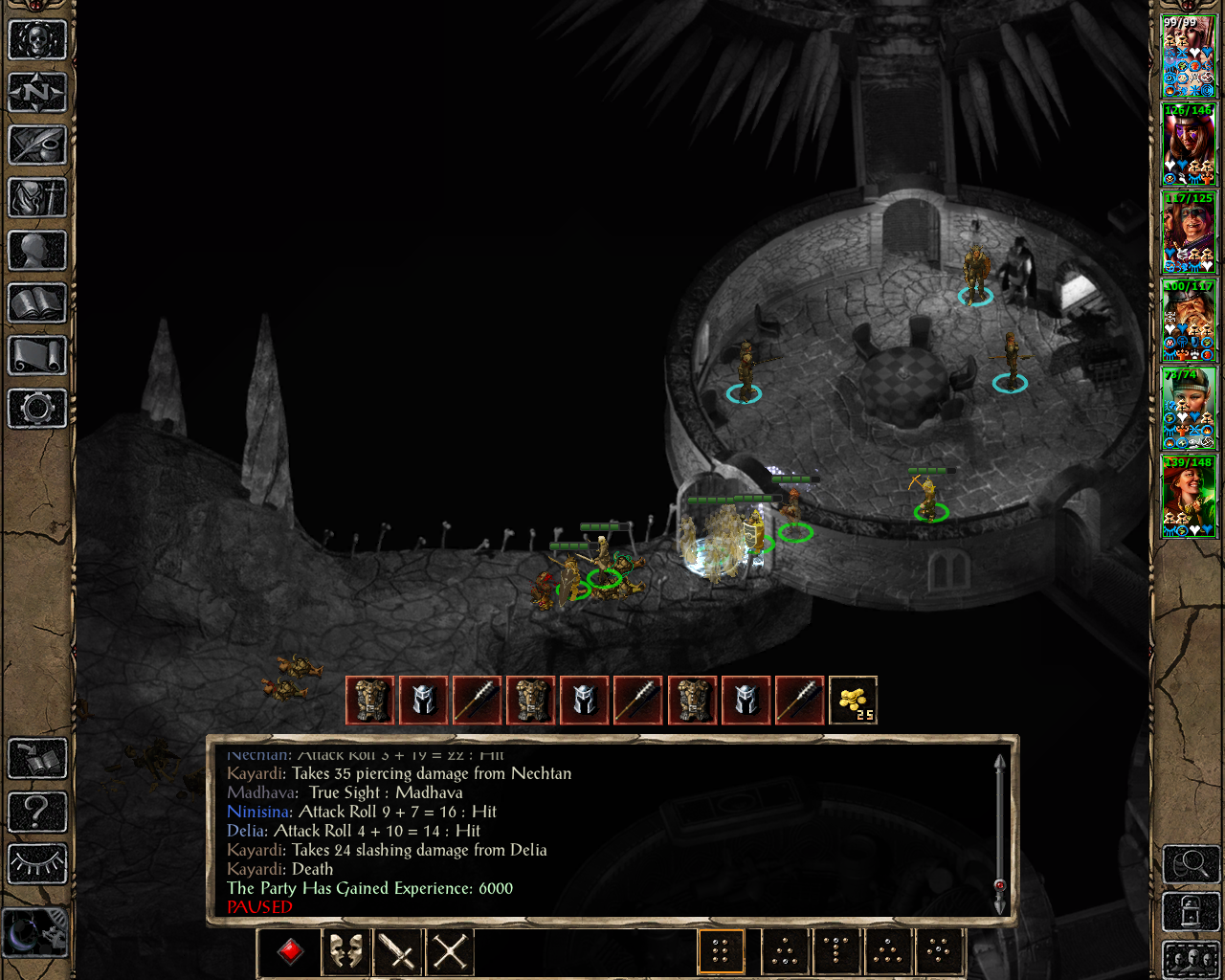
Task: Choose the sword attack action
Action: click(x=397, y=951)
